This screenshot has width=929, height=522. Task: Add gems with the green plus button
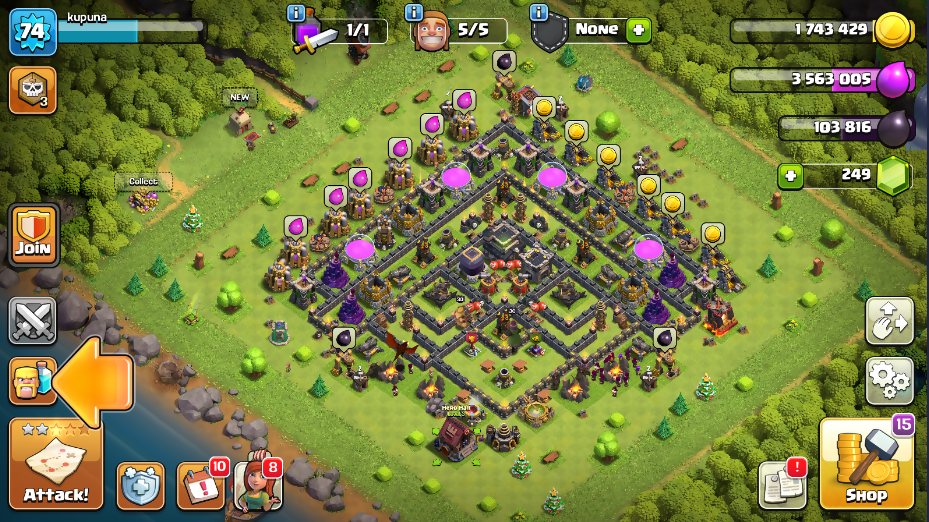[791, 176]
